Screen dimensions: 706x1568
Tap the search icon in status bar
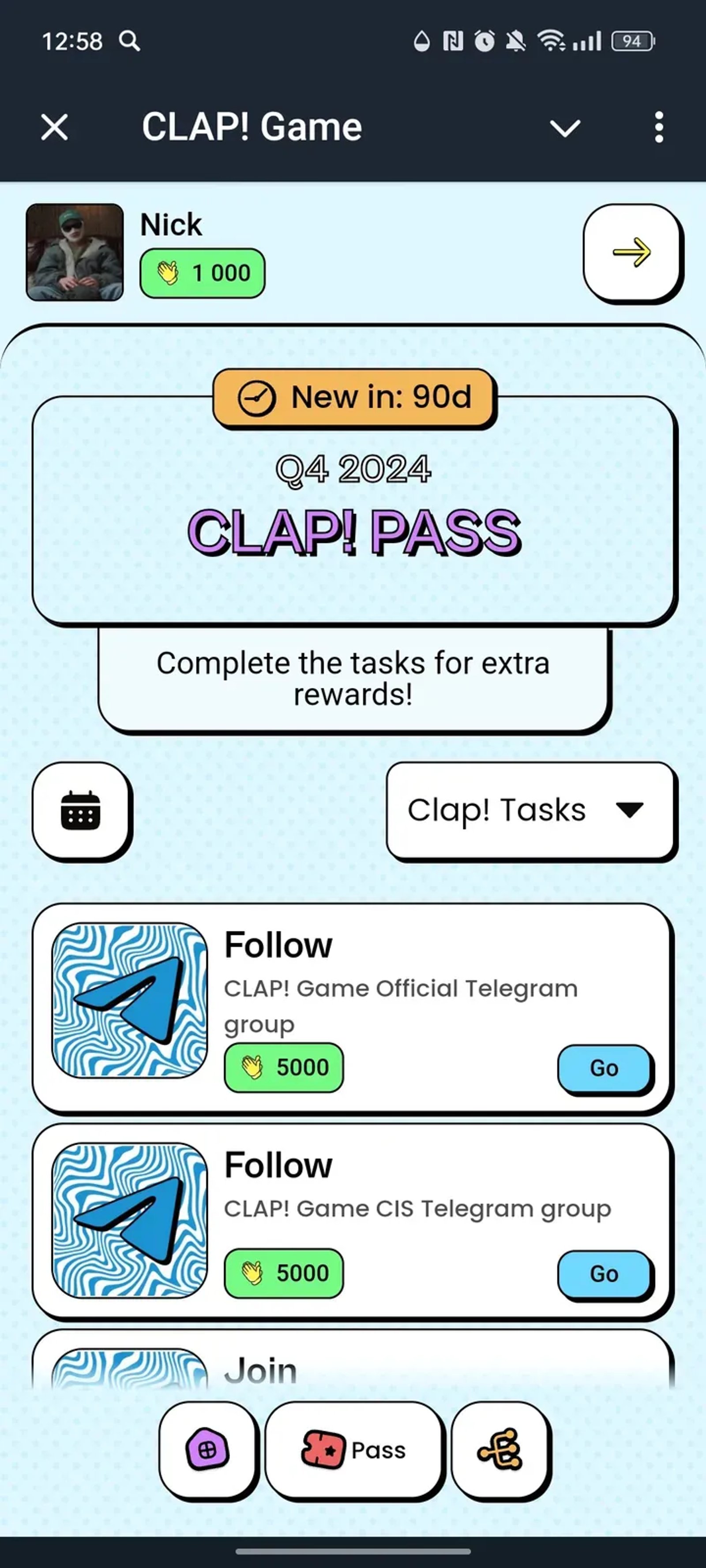tap(130, 41)
